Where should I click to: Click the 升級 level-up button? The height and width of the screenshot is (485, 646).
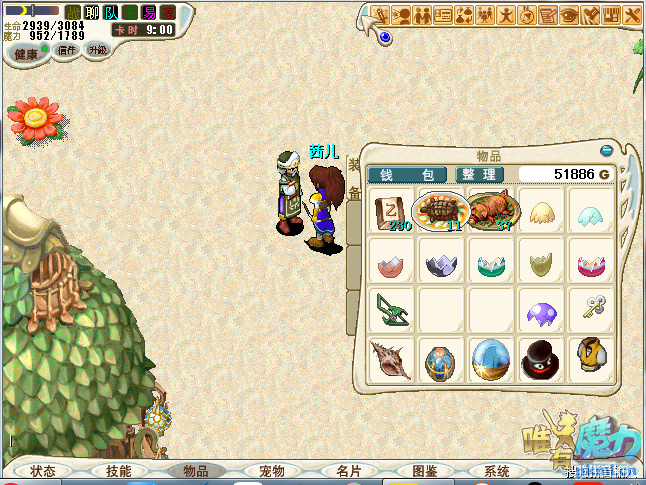97,49
